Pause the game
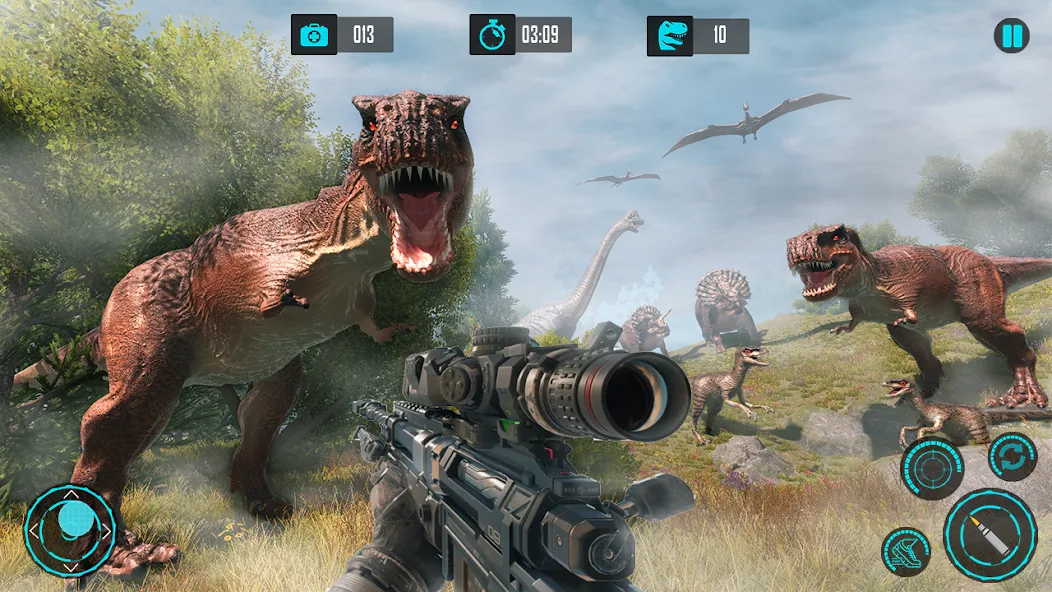 1011,37
